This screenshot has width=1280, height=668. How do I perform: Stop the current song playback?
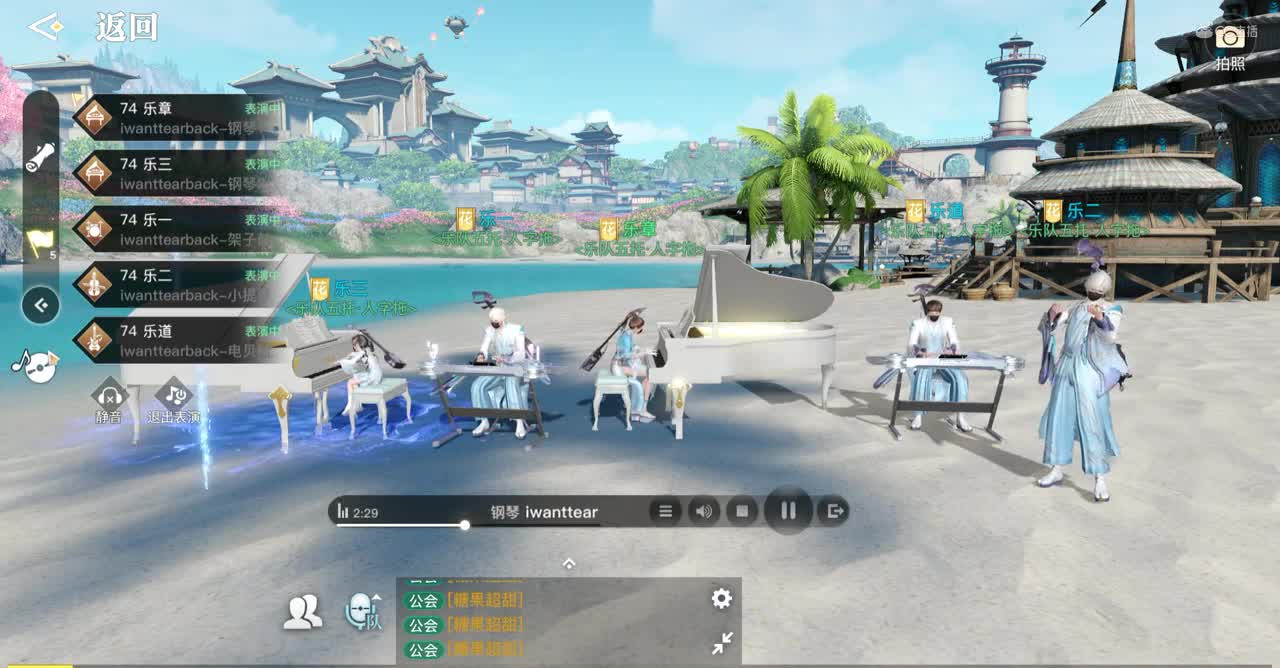[742, 512]
